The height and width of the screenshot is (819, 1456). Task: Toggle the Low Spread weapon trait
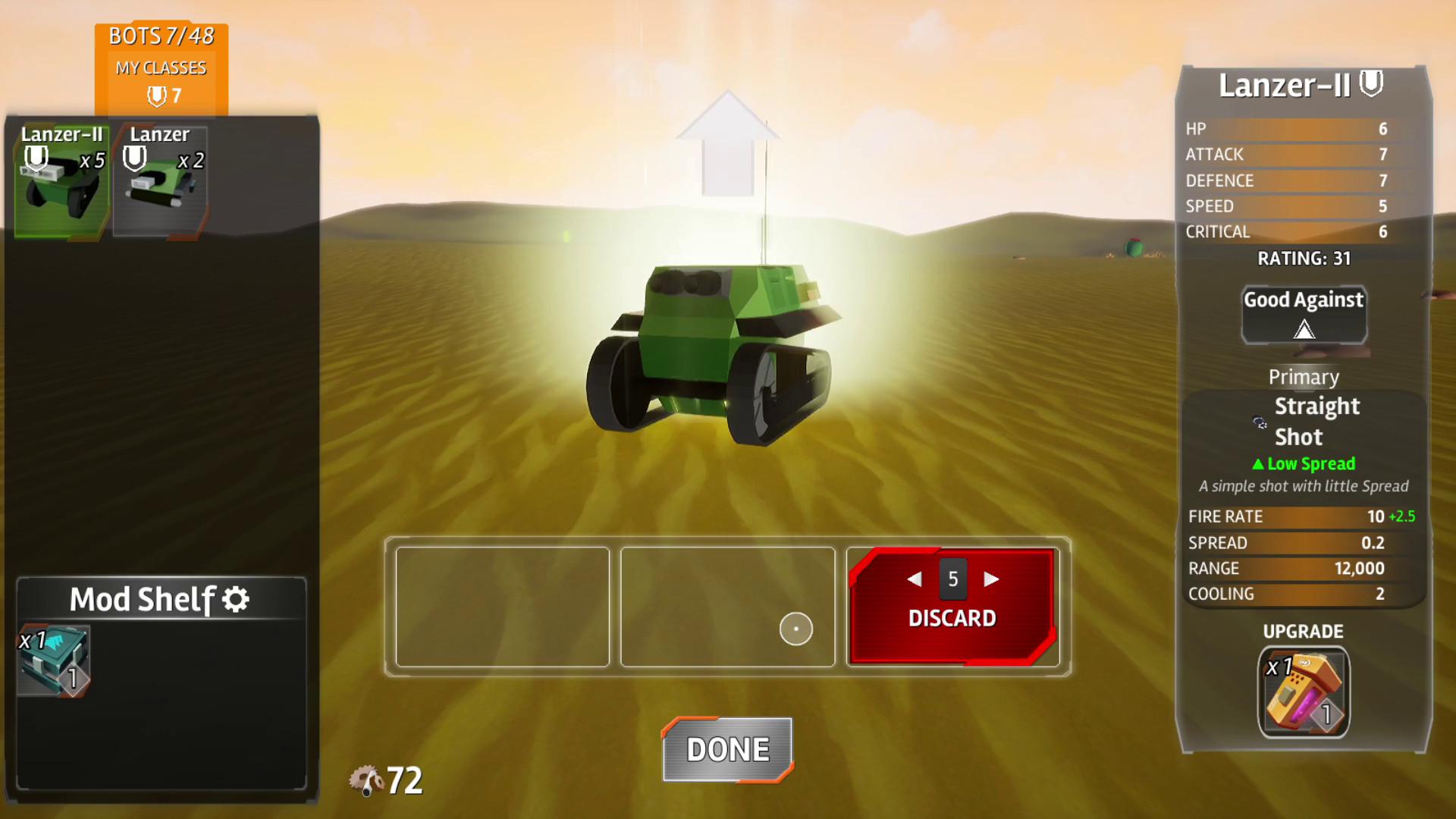[x=1303, y=463]
